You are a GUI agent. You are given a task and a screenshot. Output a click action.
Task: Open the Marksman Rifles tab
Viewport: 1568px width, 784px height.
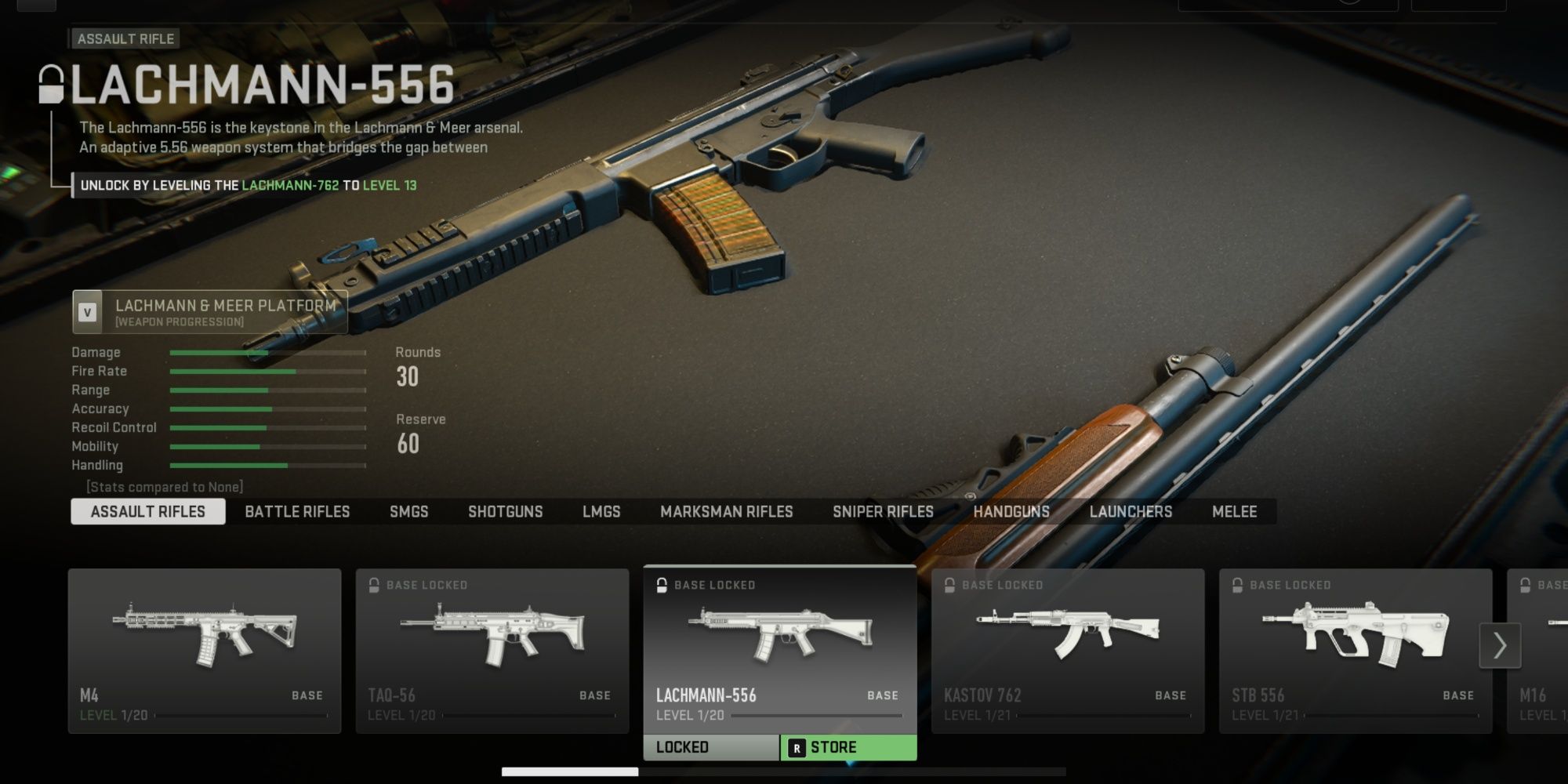point(726,512)
